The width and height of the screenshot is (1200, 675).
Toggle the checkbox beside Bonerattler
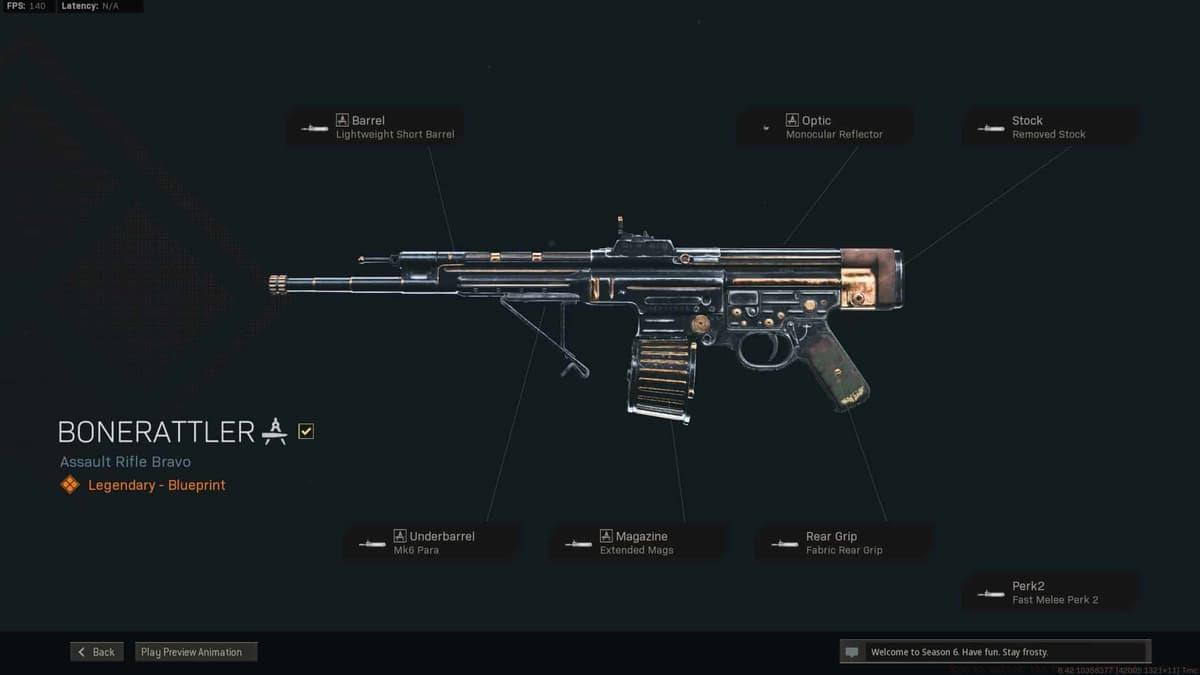click(306, 431)
